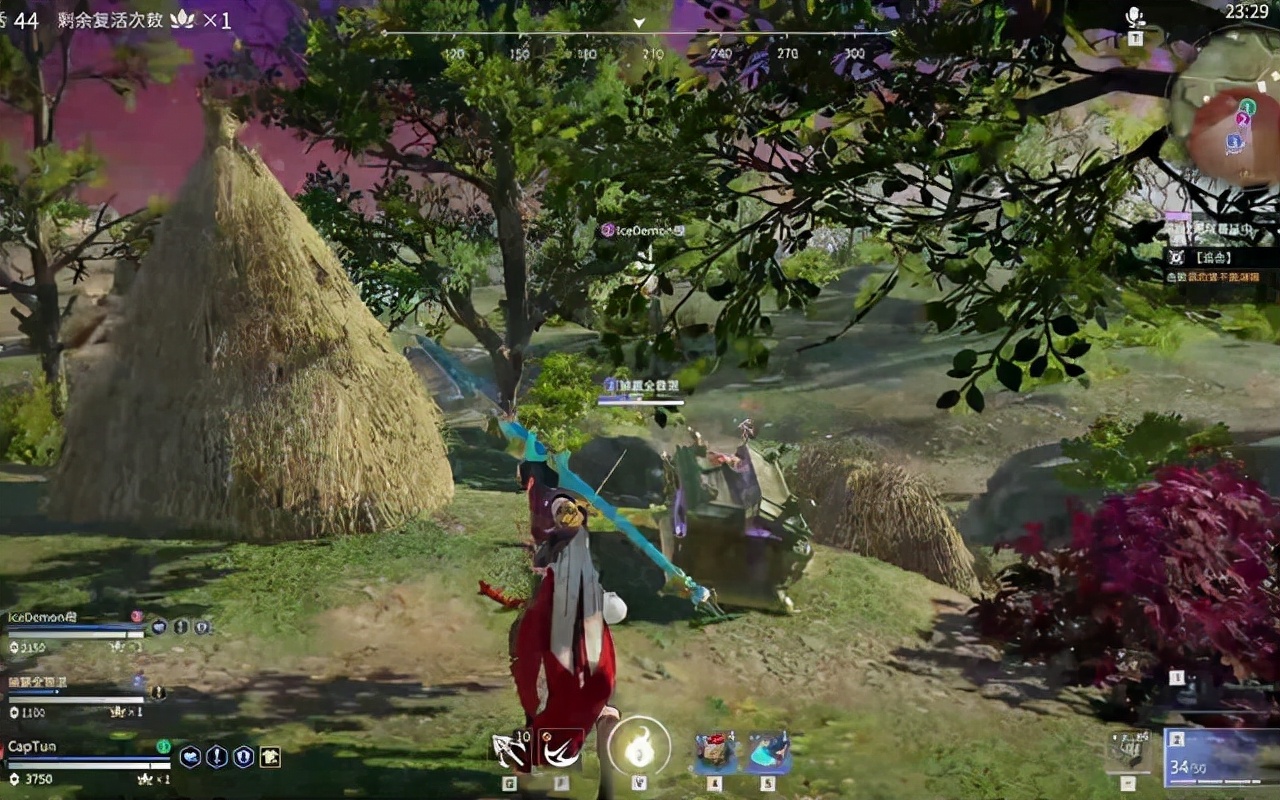Click the red buff icon above IceDemon's health bar
Image resolution: width=1280 pixels, height=800 pixels.
tap(136, 615)
